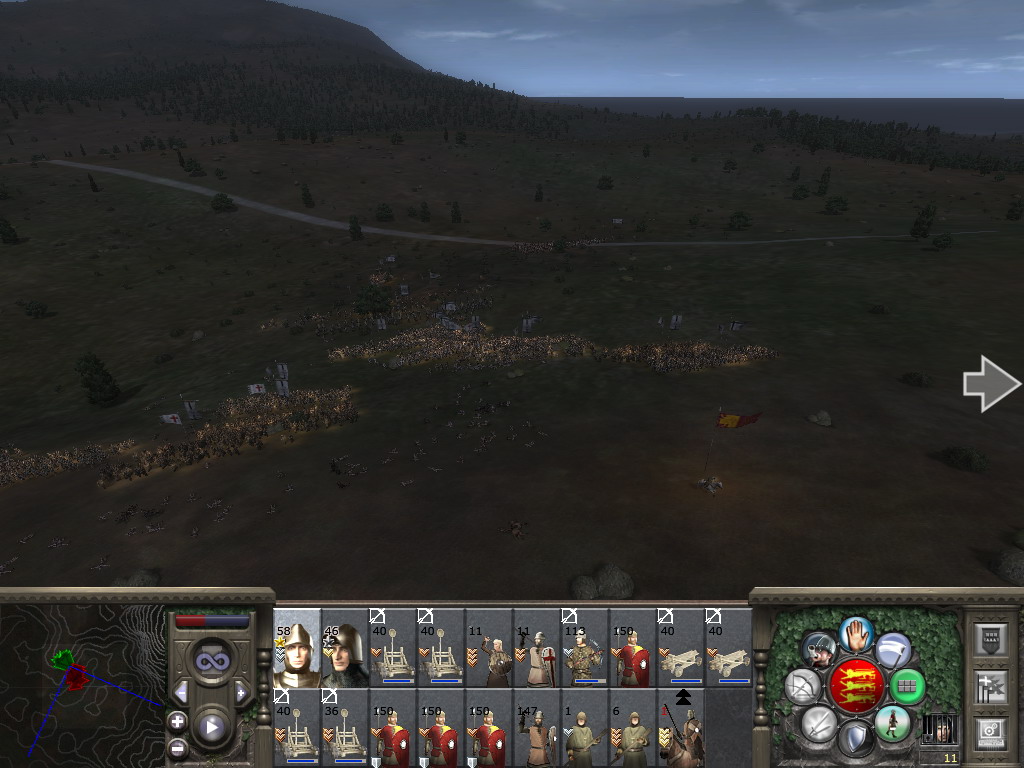Open group formations with the green grid button

click(908, 686)
